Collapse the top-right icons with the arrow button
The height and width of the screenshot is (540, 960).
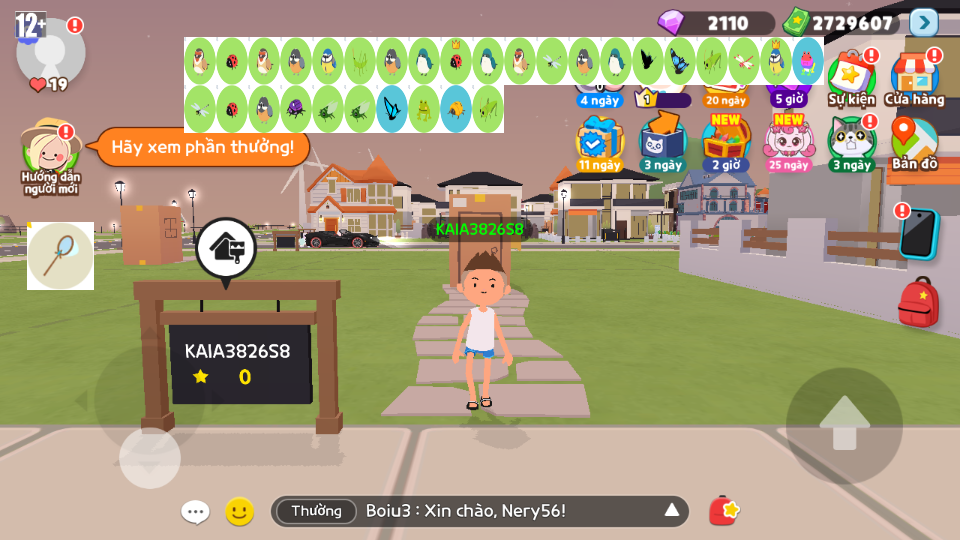pyautogui.click(x=924, y=22)
